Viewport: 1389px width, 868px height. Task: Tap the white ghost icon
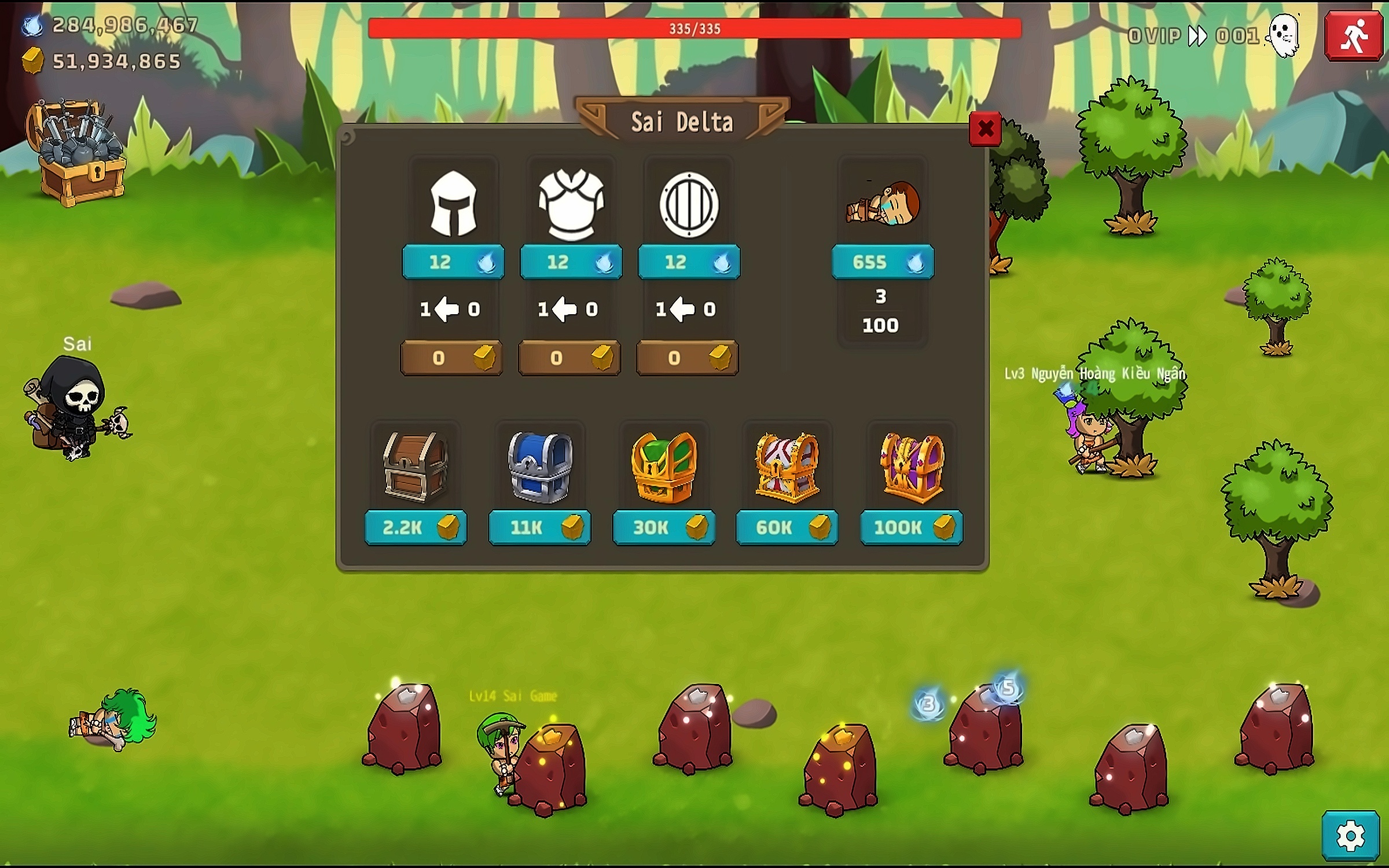click(x=1284, y=36)
